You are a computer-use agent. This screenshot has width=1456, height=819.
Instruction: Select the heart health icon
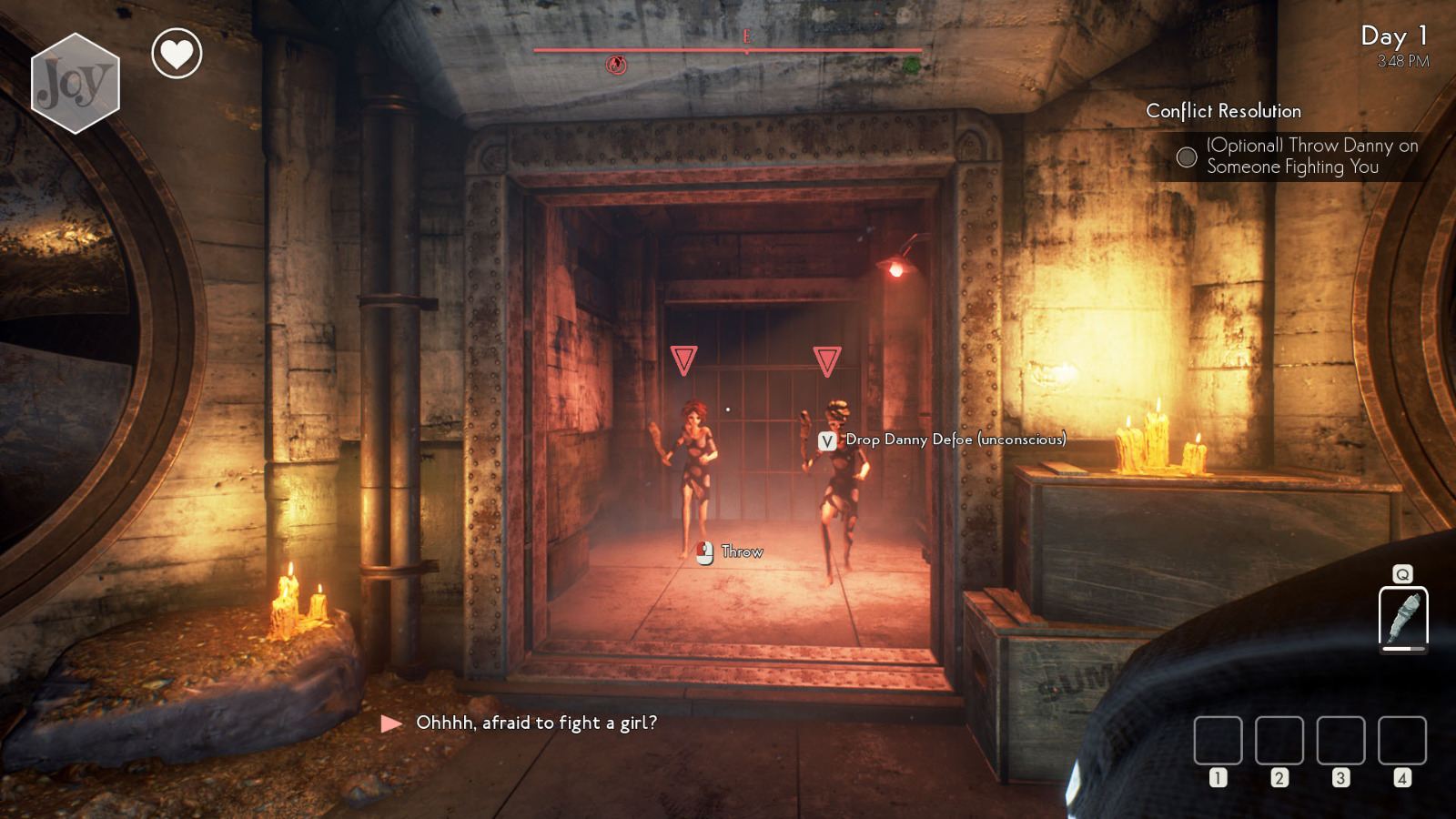coord(176,54)
